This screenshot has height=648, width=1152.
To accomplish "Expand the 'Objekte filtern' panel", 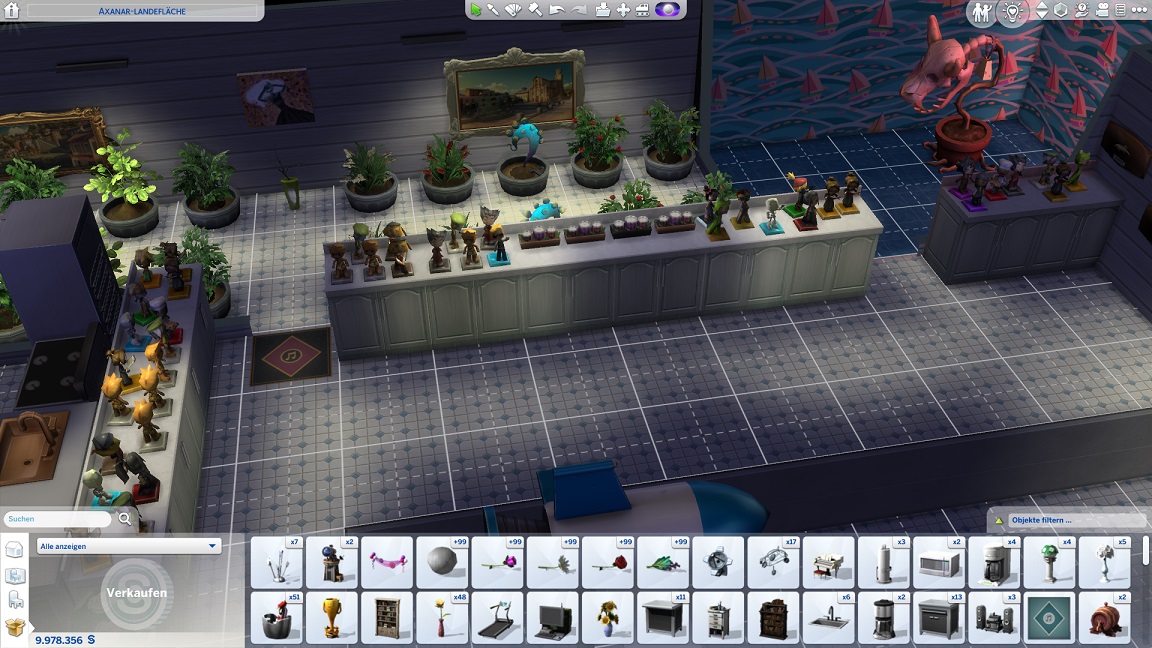I will point(1066,520).
